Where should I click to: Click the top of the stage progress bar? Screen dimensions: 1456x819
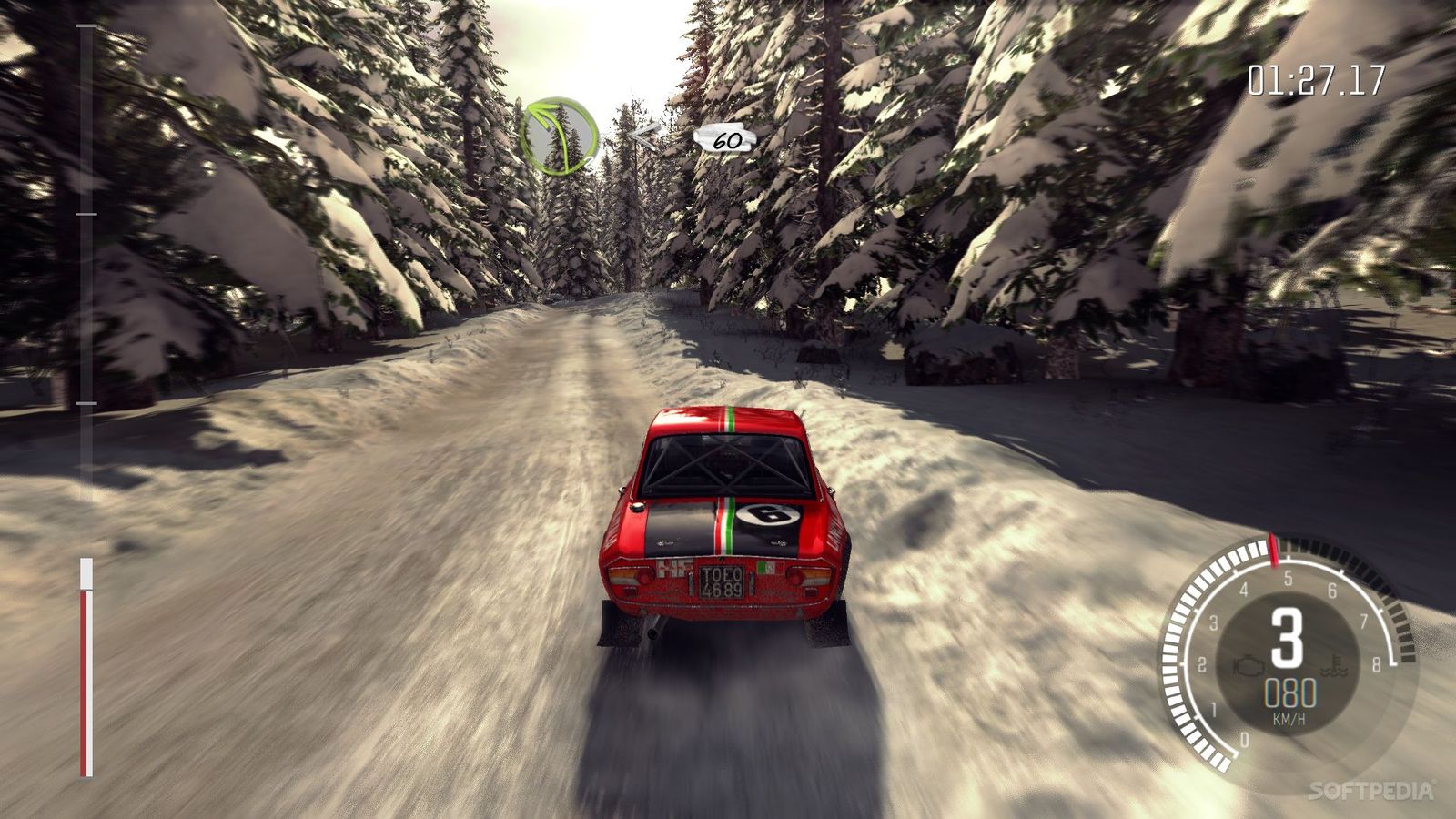point(86,27)
